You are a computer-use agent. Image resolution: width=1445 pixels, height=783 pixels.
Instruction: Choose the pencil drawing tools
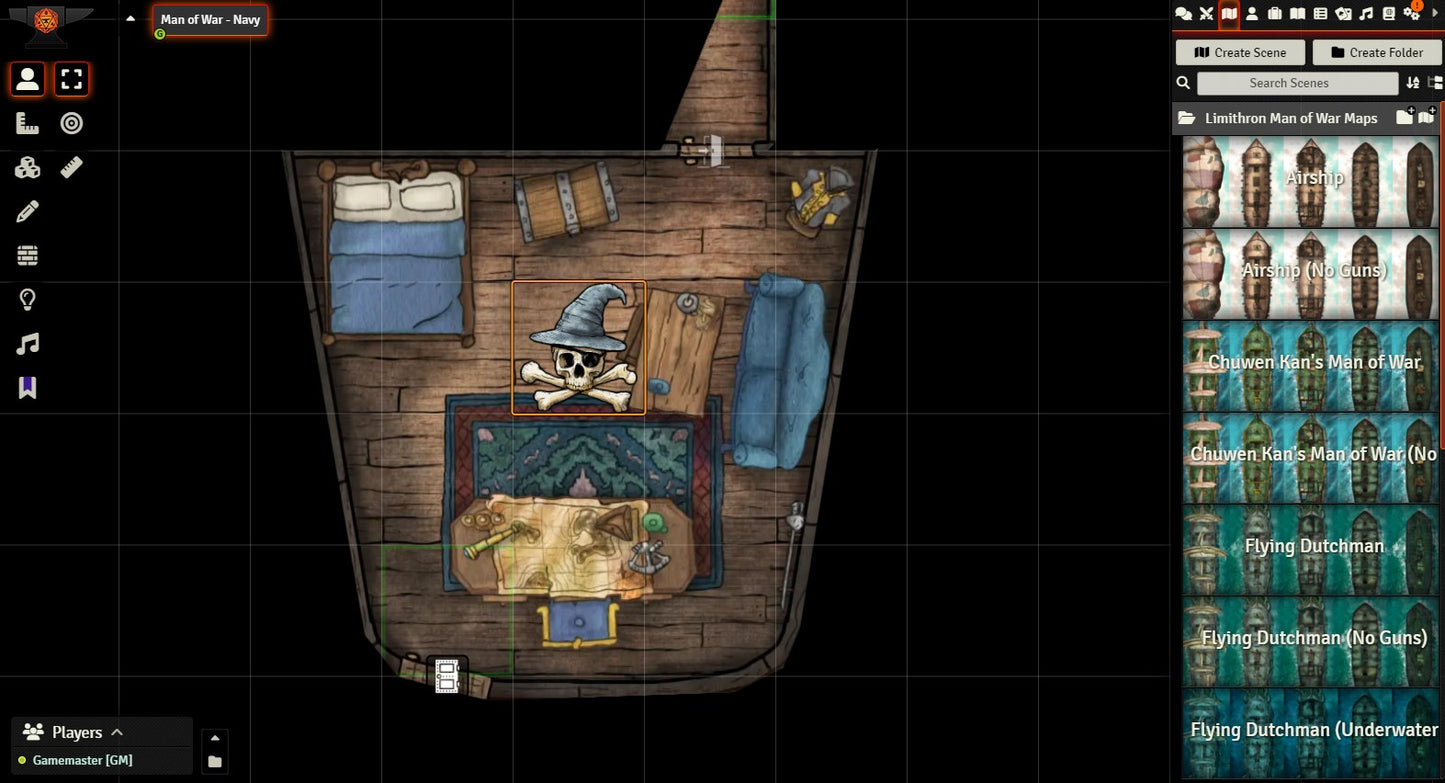point(28,211)
